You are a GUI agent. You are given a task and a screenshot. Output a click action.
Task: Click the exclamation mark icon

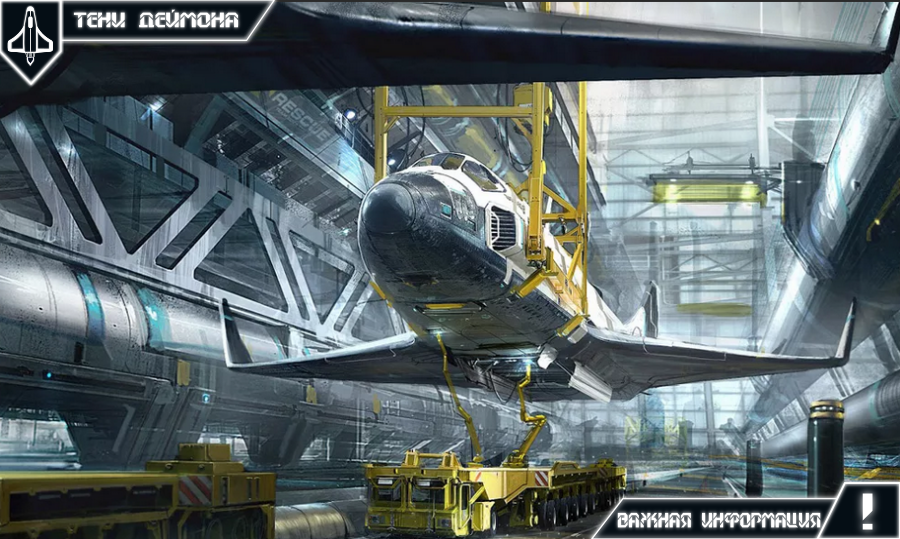click(x=867, y=510)
